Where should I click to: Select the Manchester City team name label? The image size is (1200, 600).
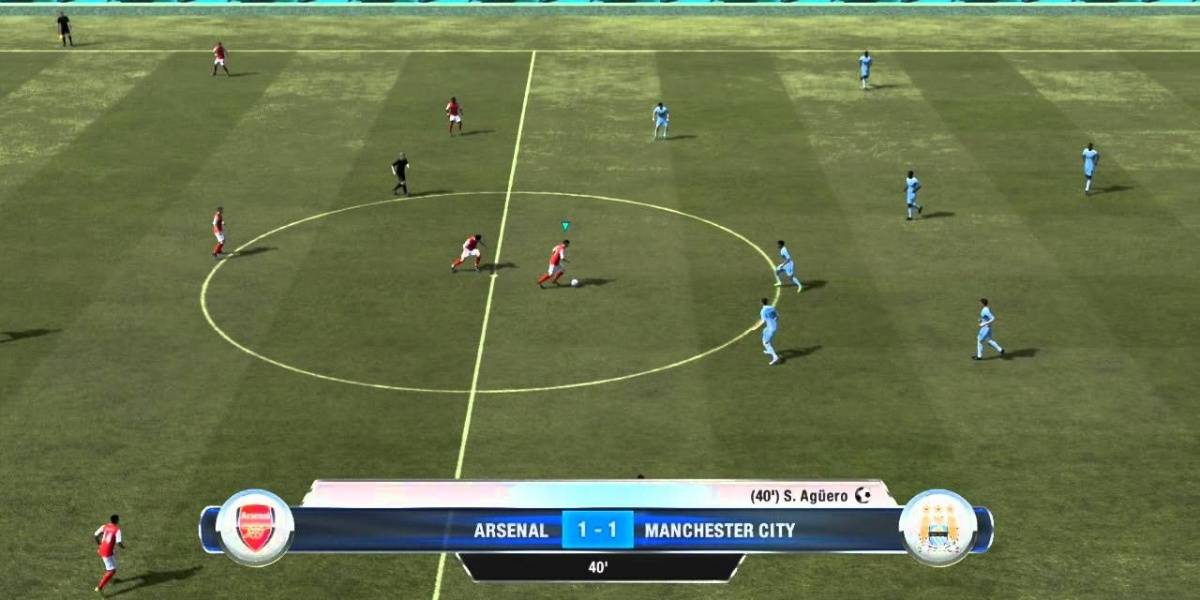click(x=720, y=531)
